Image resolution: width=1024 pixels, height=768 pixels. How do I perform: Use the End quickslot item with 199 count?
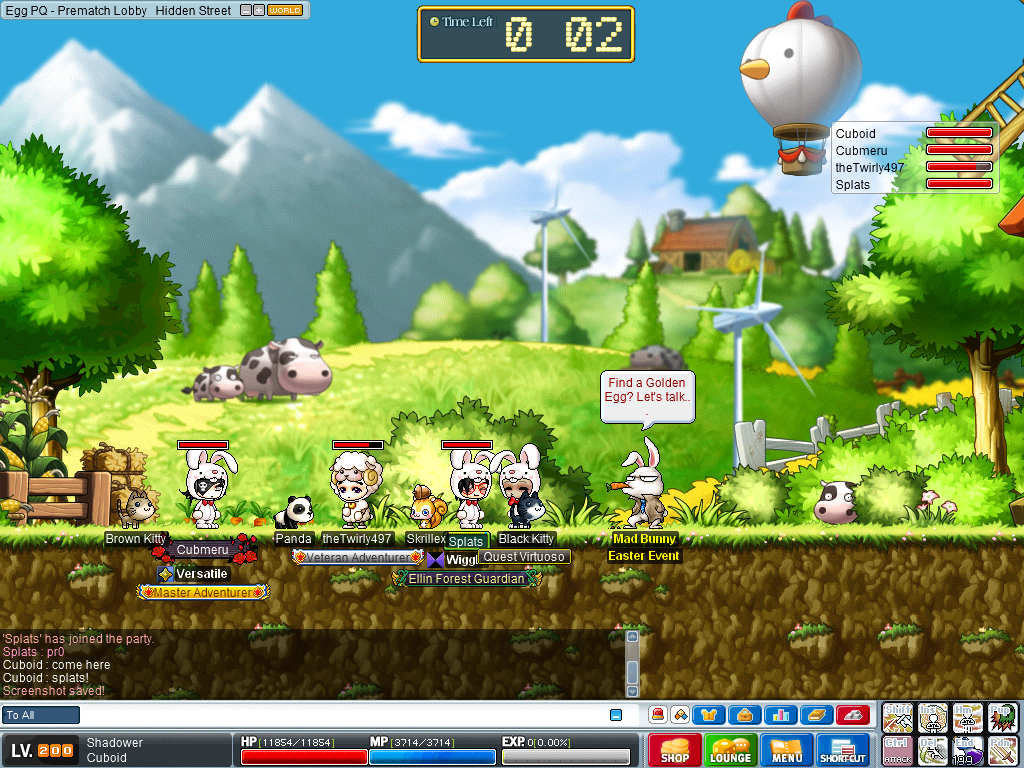[966, 750]
